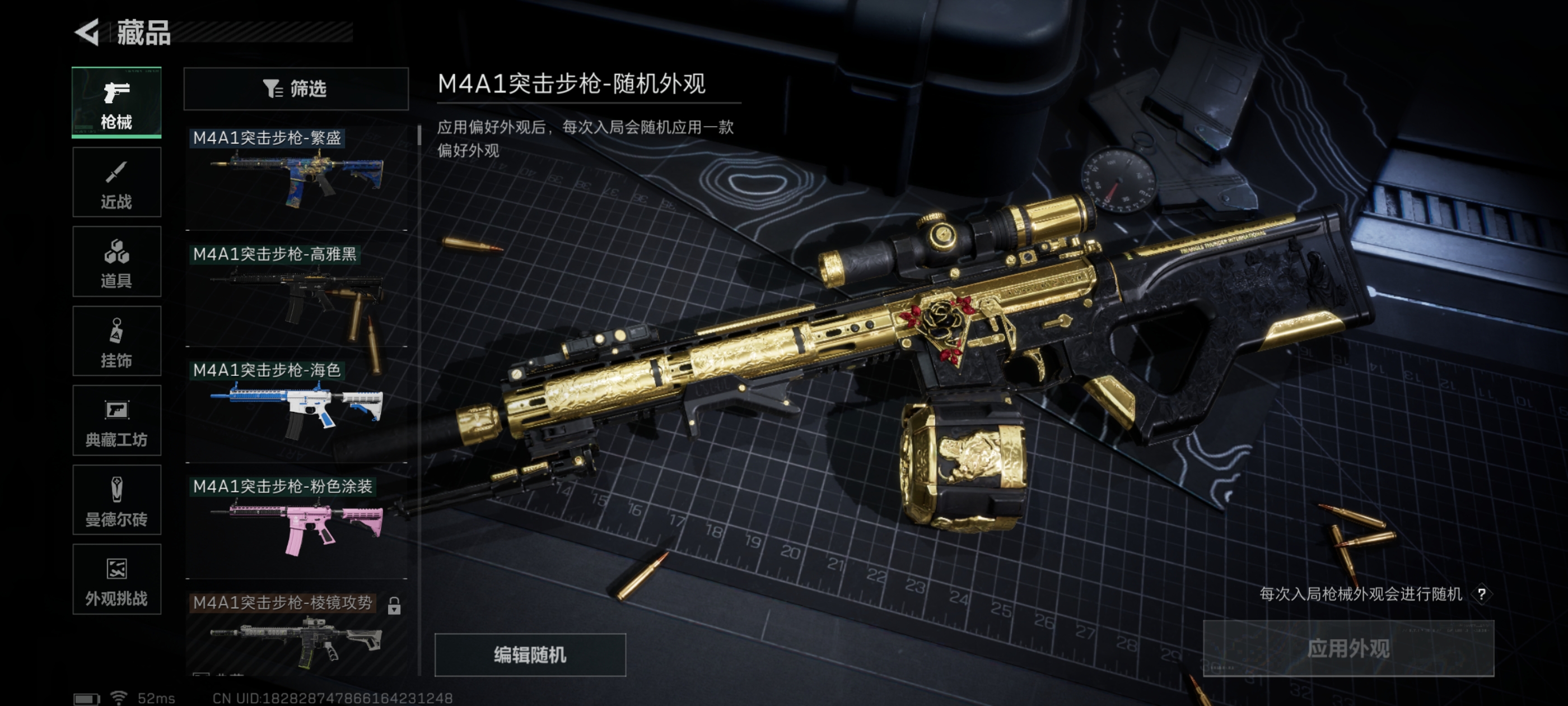Screen dimensions: 1568x706
Task: Click the 编辑随机 edit random button
Action: click(530, 655)
